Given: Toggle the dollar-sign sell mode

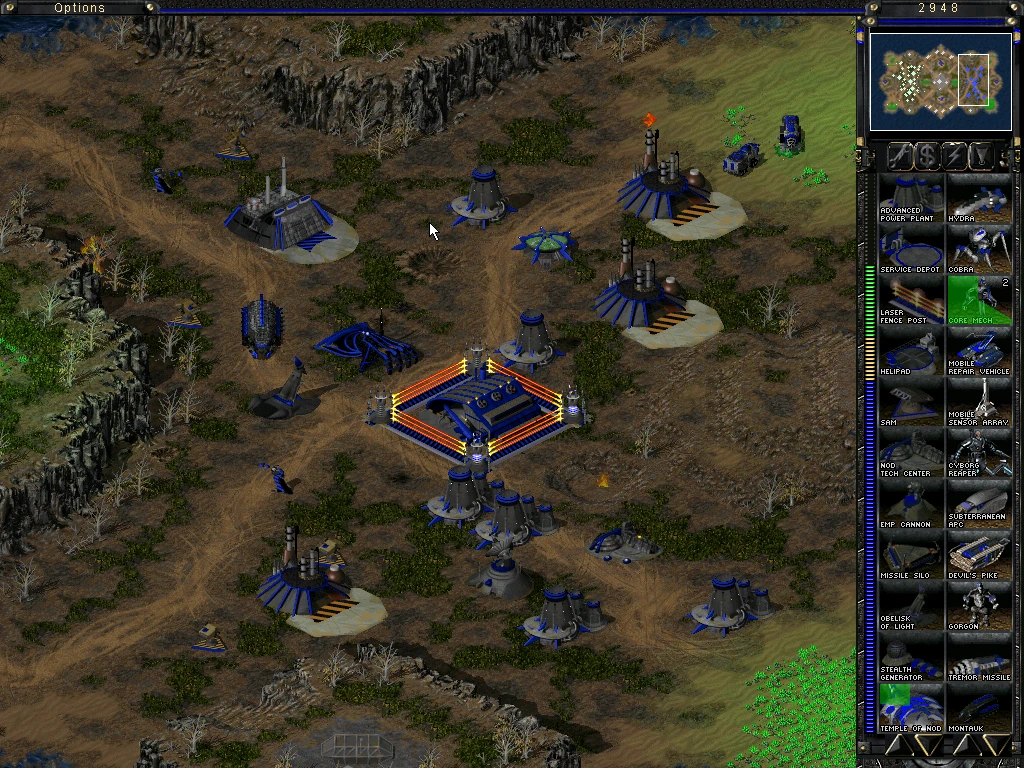Looking at the screenshot, I should point(927,155).
